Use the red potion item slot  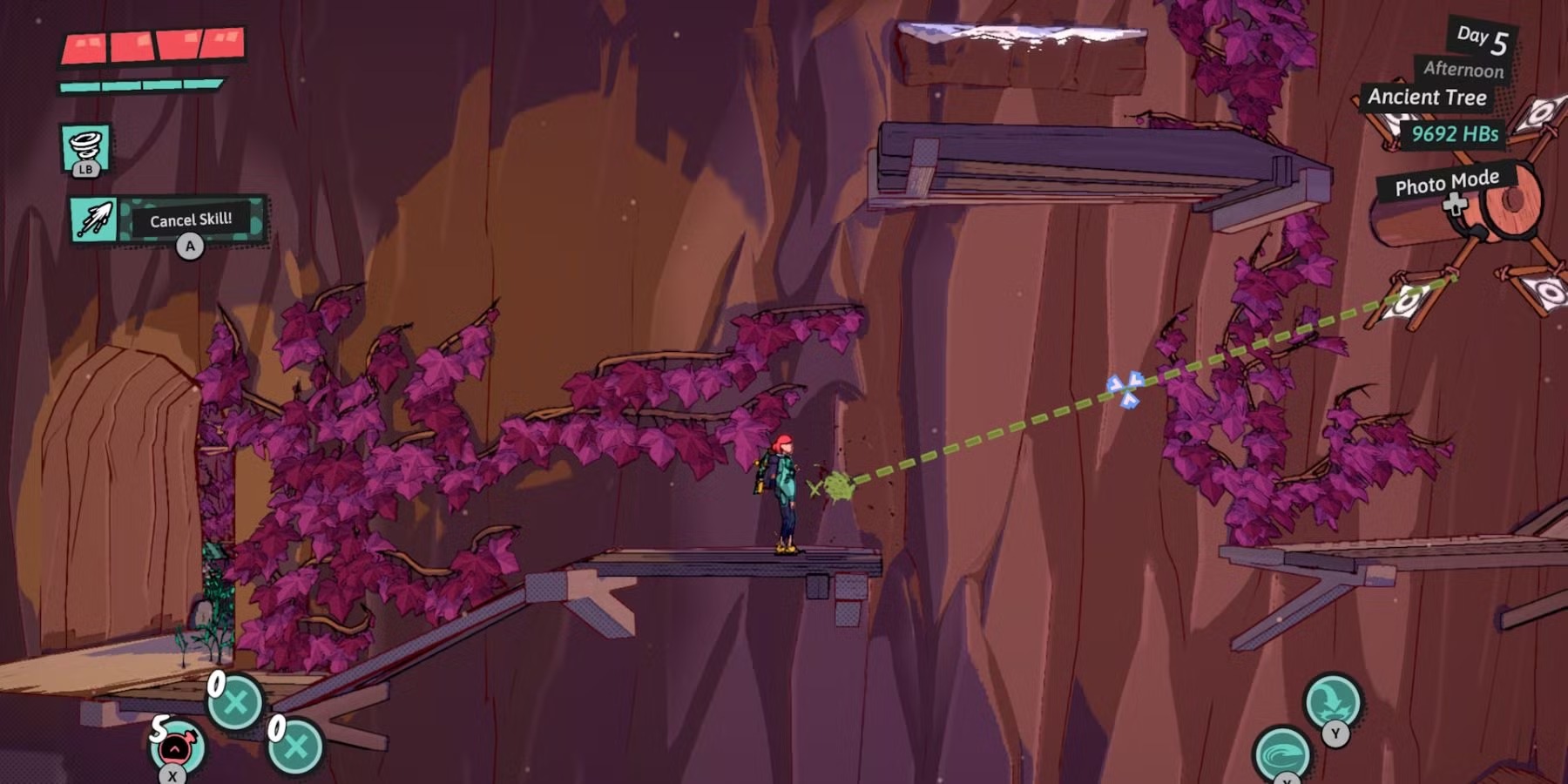177,747
